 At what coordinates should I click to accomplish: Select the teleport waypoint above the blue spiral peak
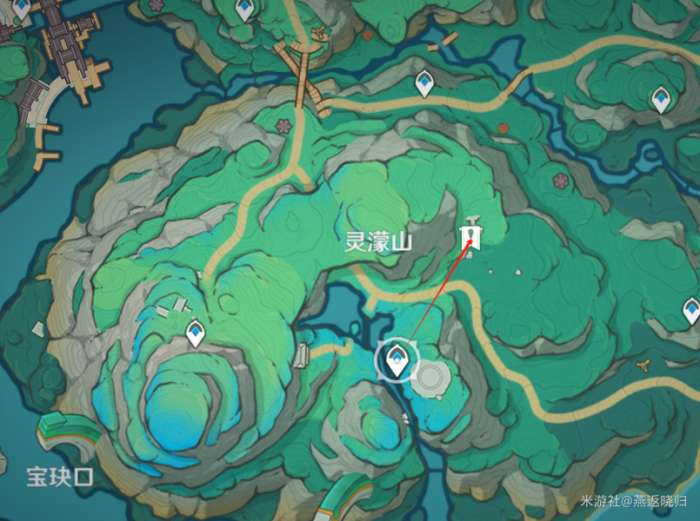pyautogui.click(x=195, y=331)
